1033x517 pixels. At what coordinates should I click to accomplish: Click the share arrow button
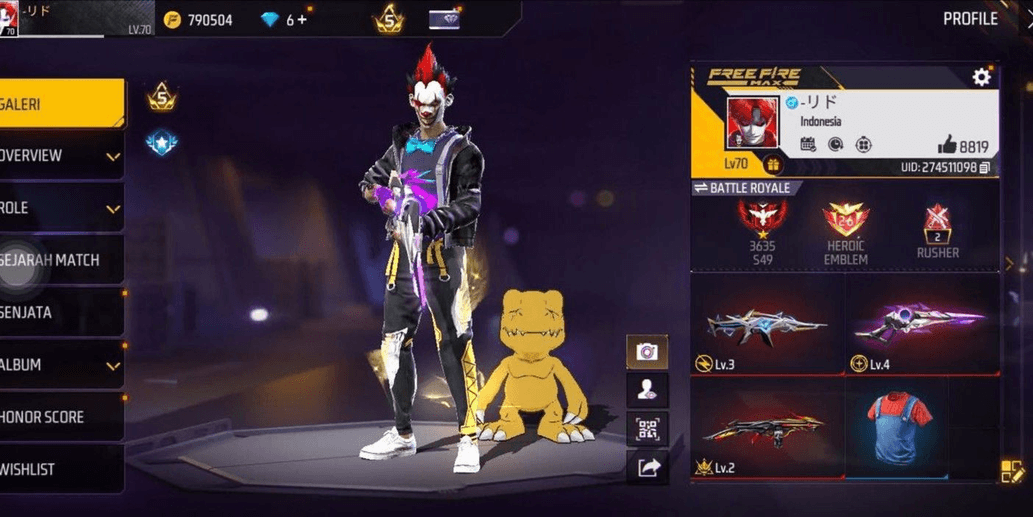647,466
